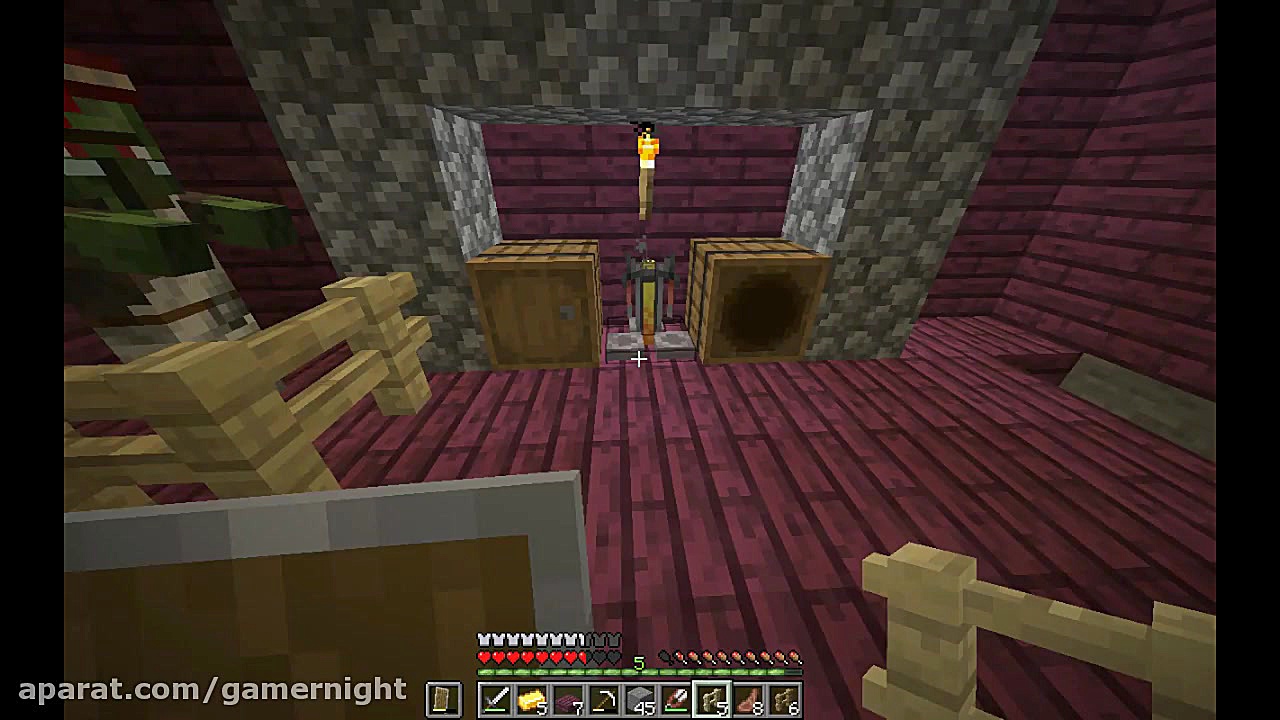
Task: Click the crosshair at screen center
Action: pyautogui.click(x=639, y=360)
